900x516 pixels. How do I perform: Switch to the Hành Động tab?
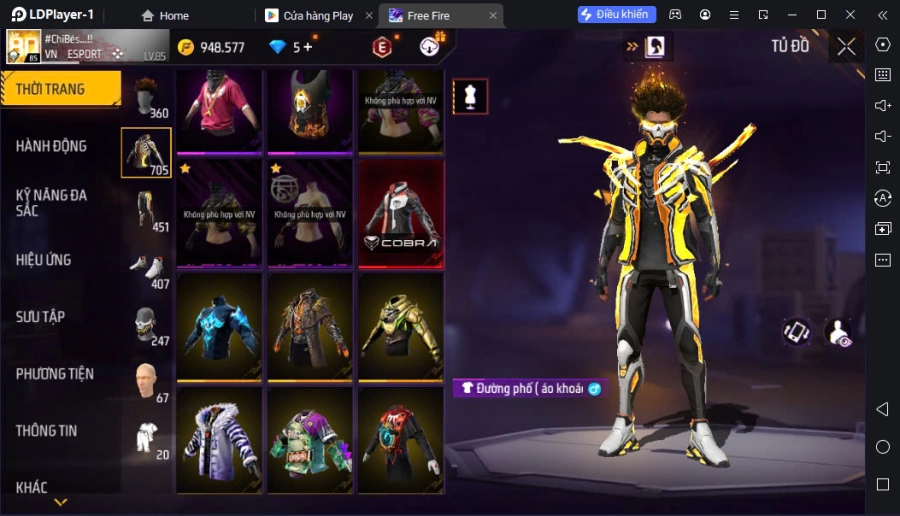click(x=52, y=146)
